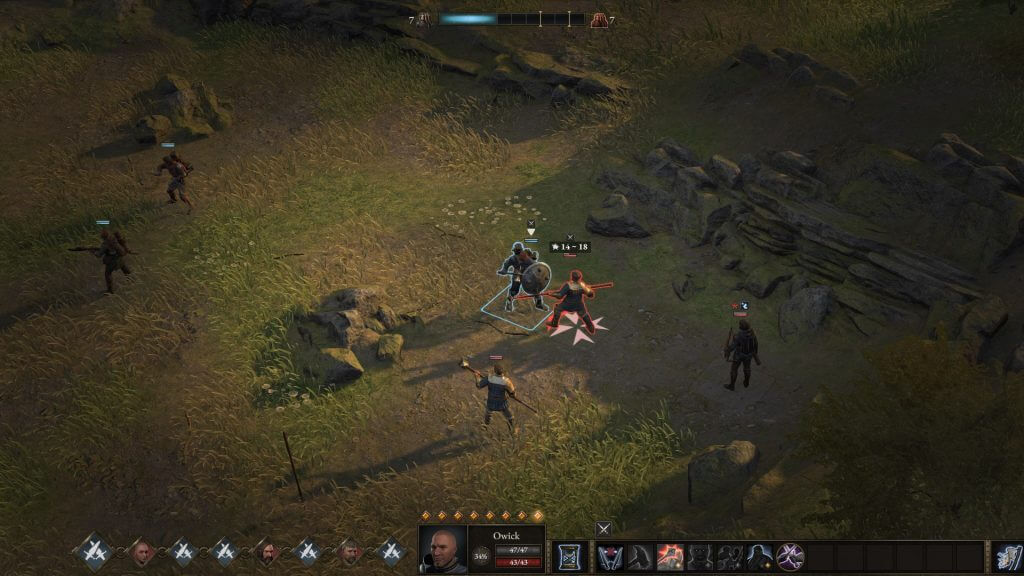Use the purple swirling slash ability
This screenshot has height=576, width=1024.
pyautogui.click(x=791, y=557)
